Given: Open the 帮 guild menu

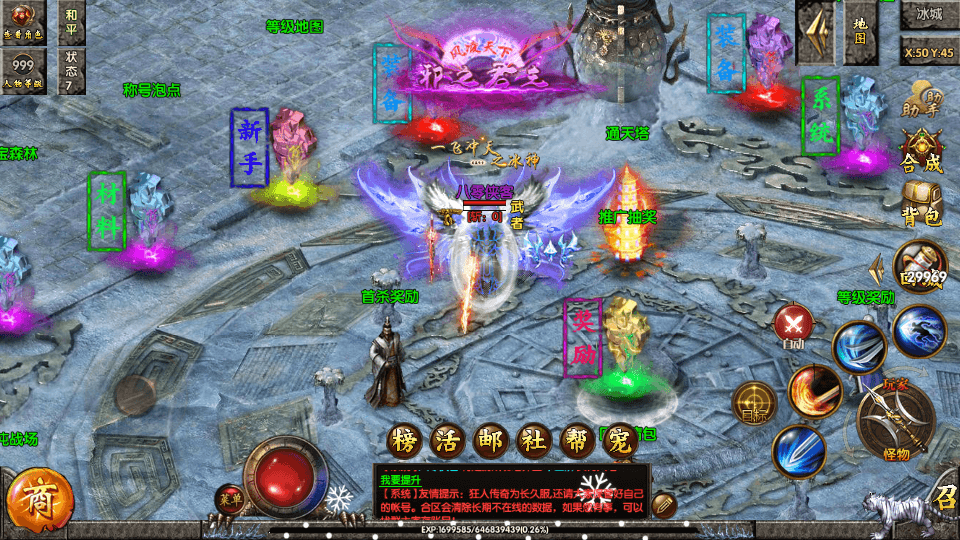Looking at the screenshot, I should click(x=576, y=440).
